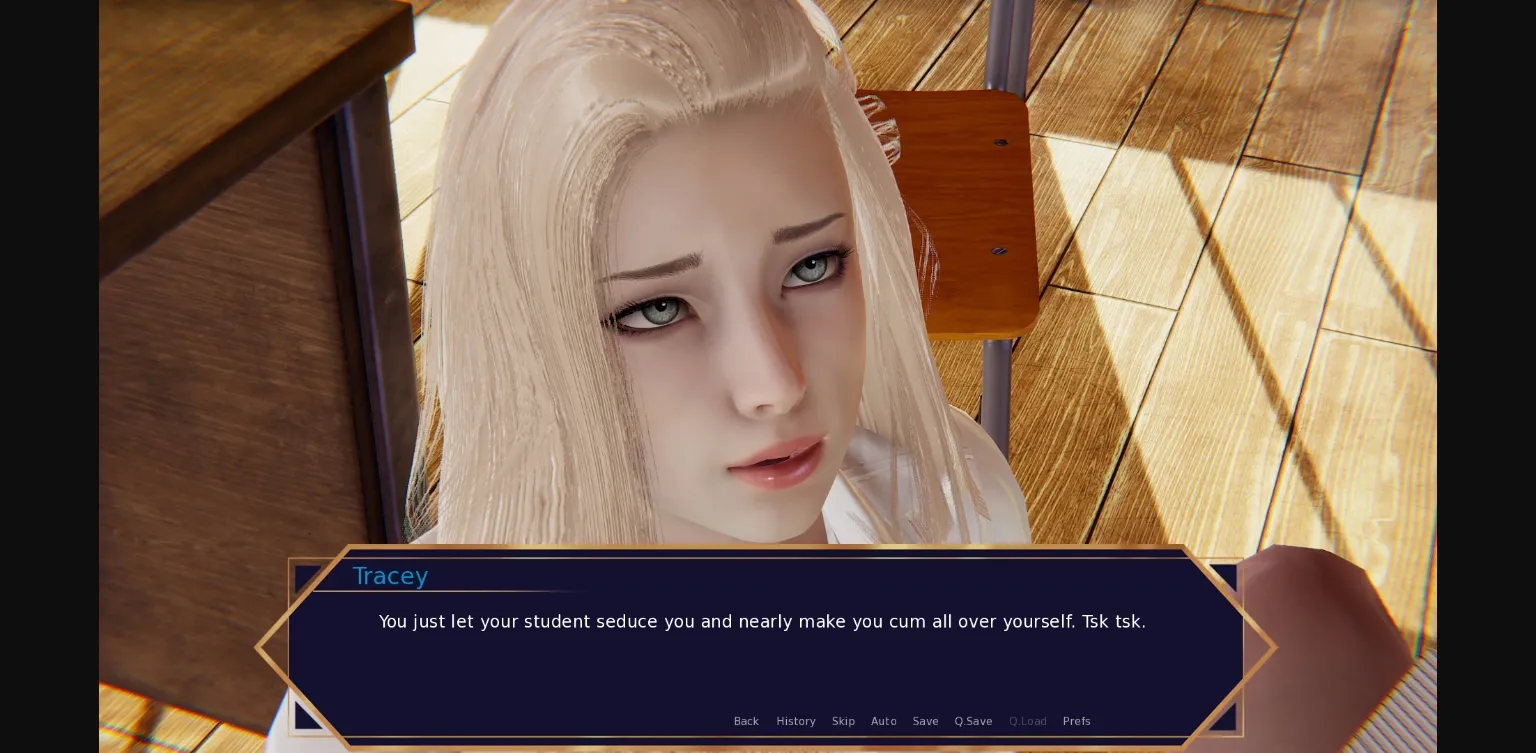Quick save using Q.Save option

[973, 721]
